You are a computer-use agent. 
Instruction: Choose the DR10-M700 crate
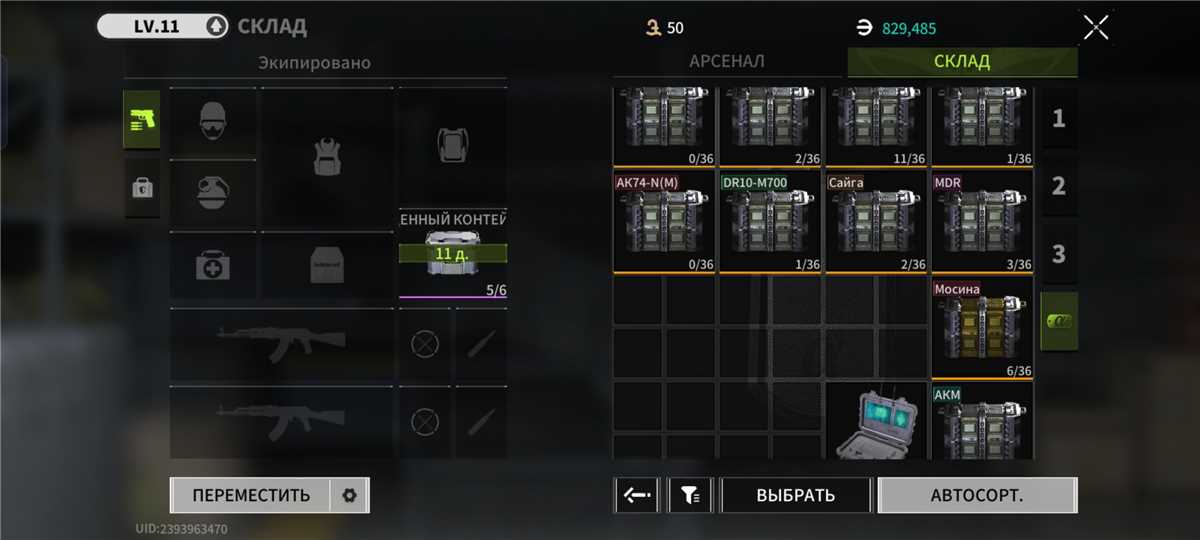(x=770, y=222)
